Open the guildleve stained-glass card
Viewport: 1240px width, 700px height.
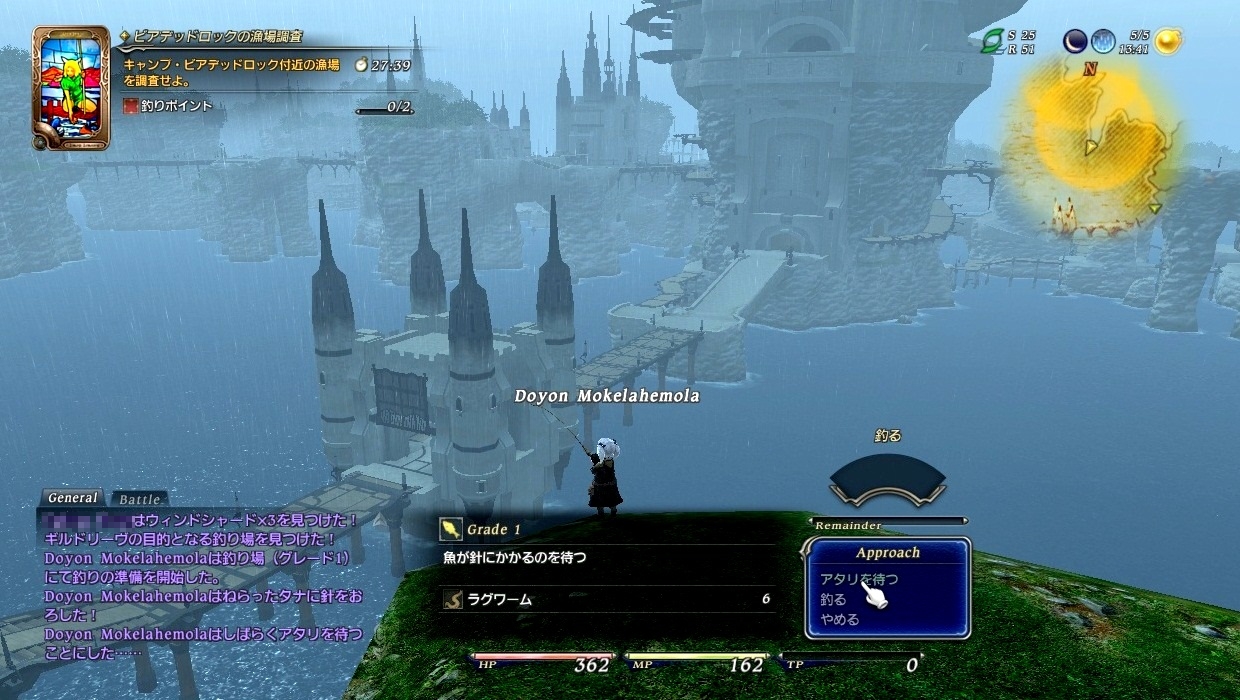(71, 88)
